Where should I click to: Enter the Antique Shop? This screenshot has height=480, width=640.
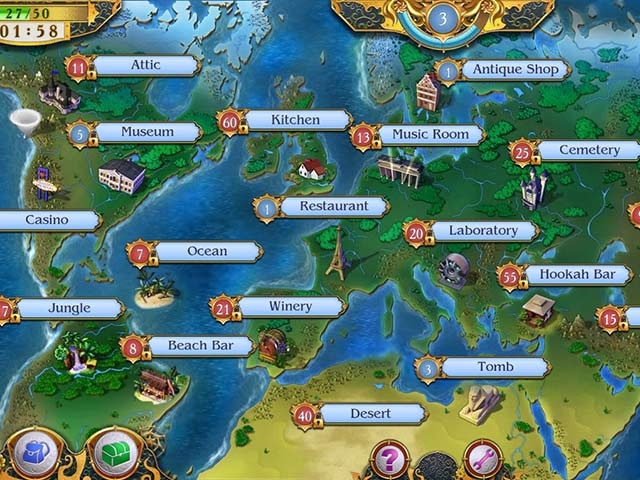tap(515, 70)
